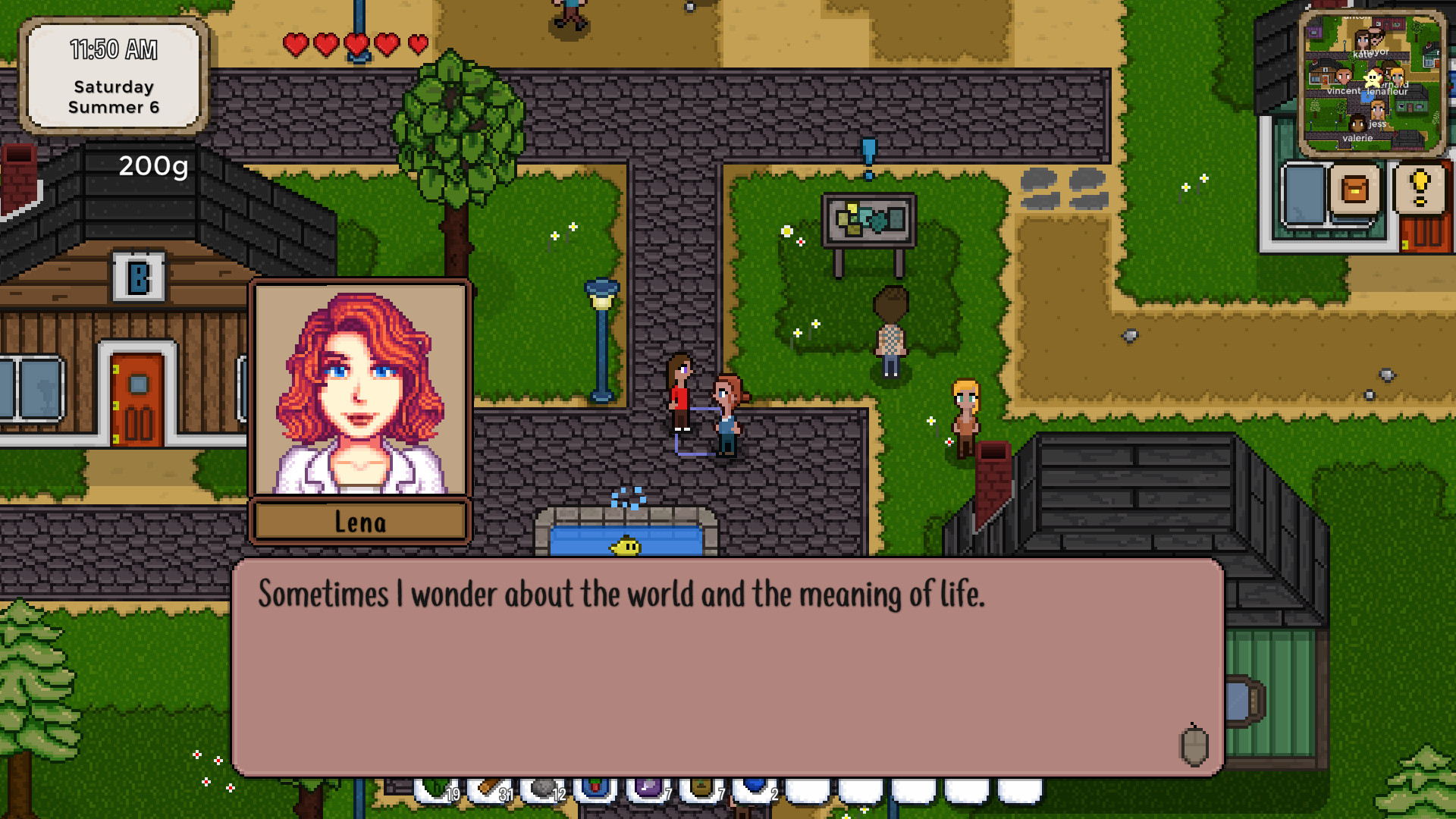Select the blue potion bottle with 7 count
Viewport: 1456px width, 819px height.
(x=596, y=789)
